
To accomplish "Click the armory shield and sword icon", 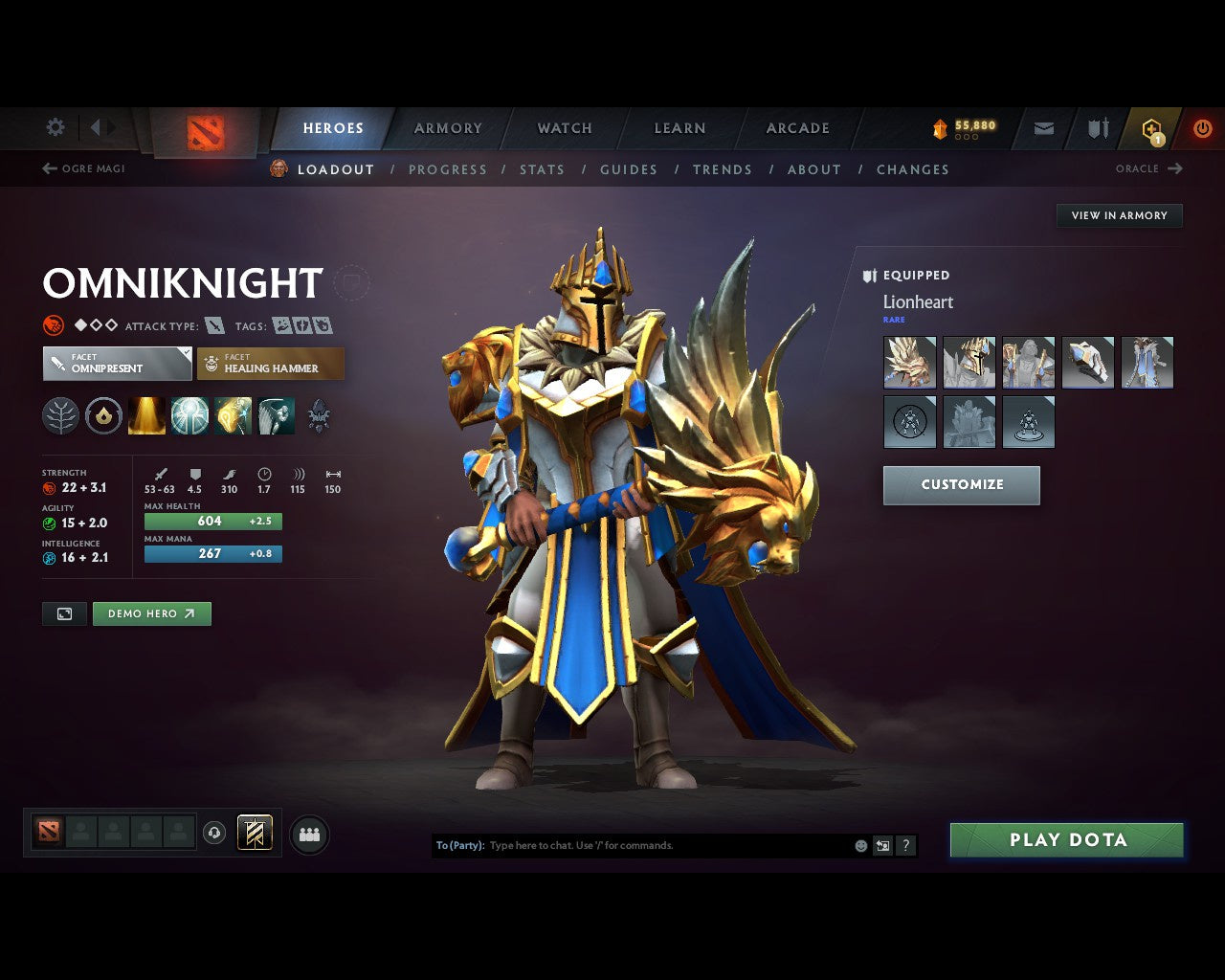I will (1097, 128).
